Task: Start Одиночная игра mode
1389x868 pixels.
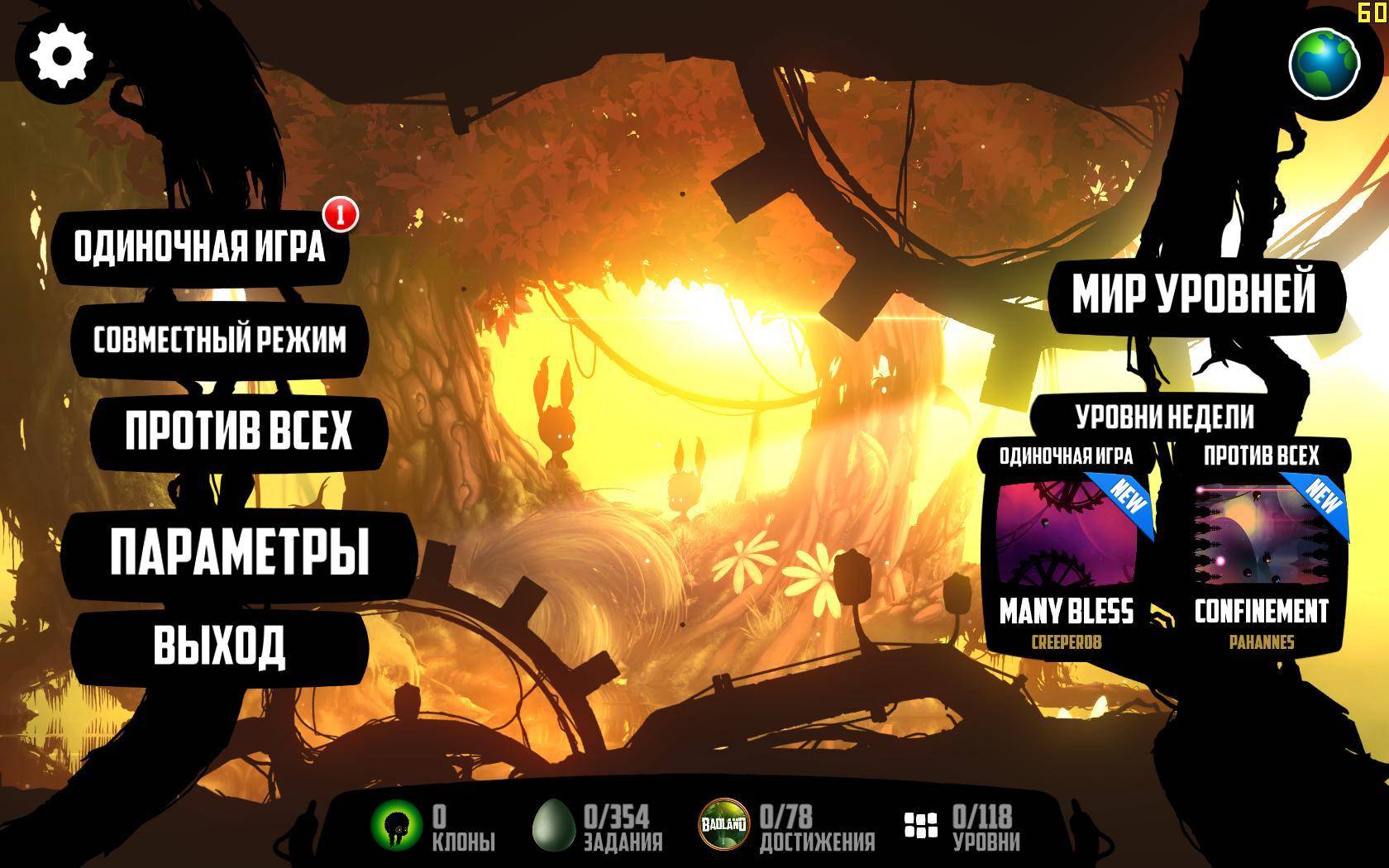Action: (199, 246)
